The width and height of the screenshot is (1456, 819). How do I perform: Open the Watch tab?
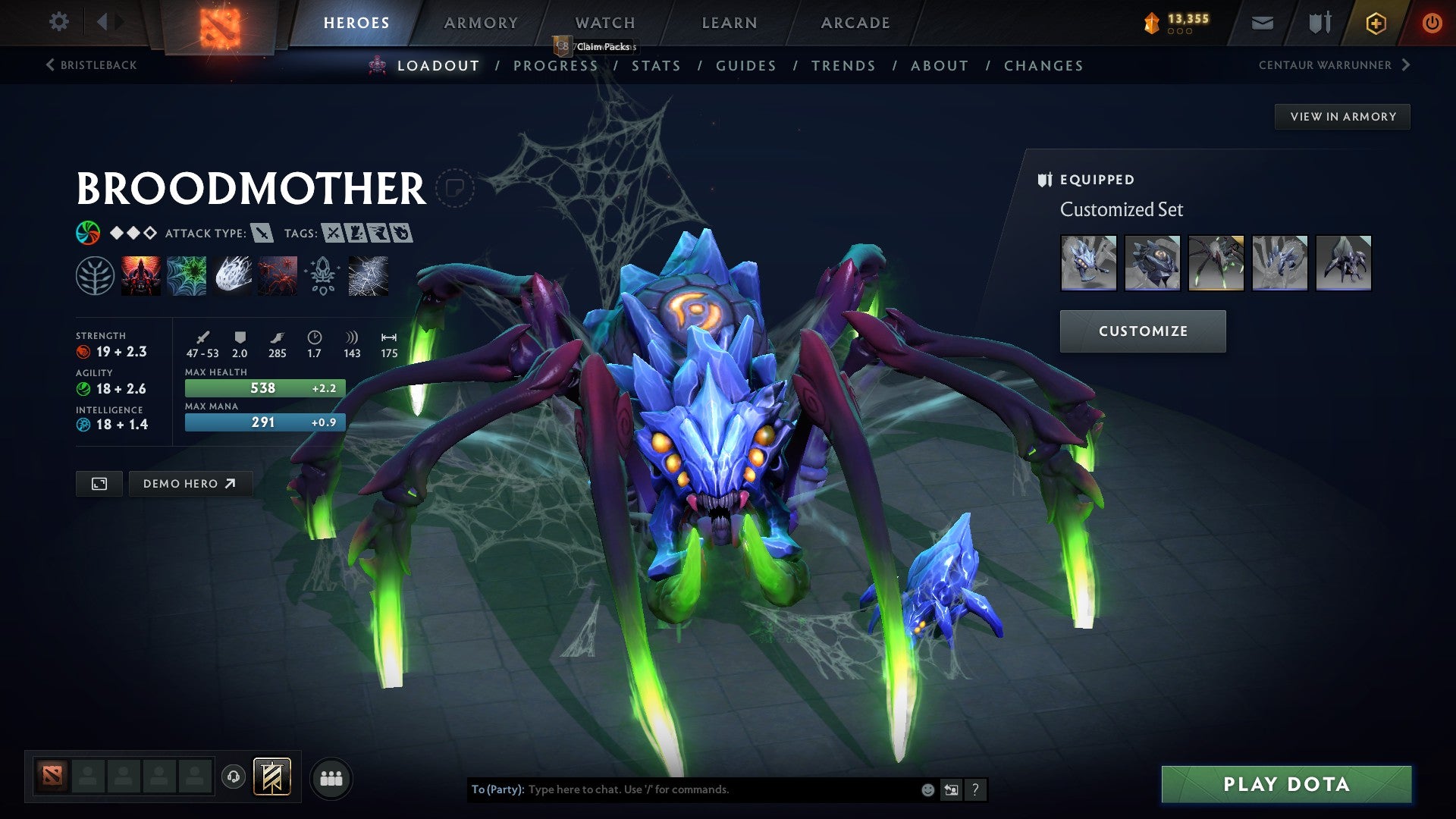605,23
